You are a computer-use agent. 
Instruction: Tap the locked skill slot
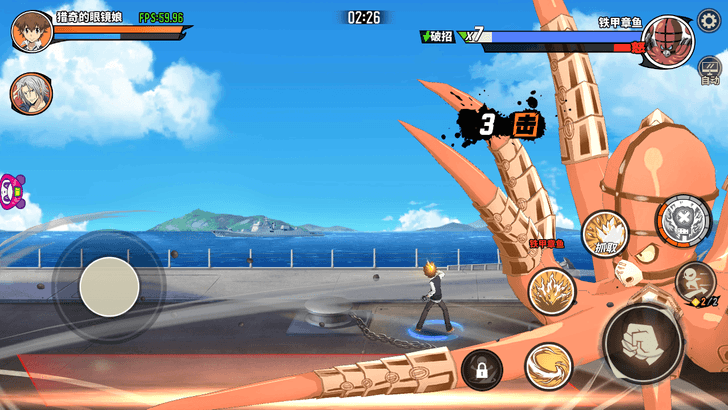click(481, 371)
